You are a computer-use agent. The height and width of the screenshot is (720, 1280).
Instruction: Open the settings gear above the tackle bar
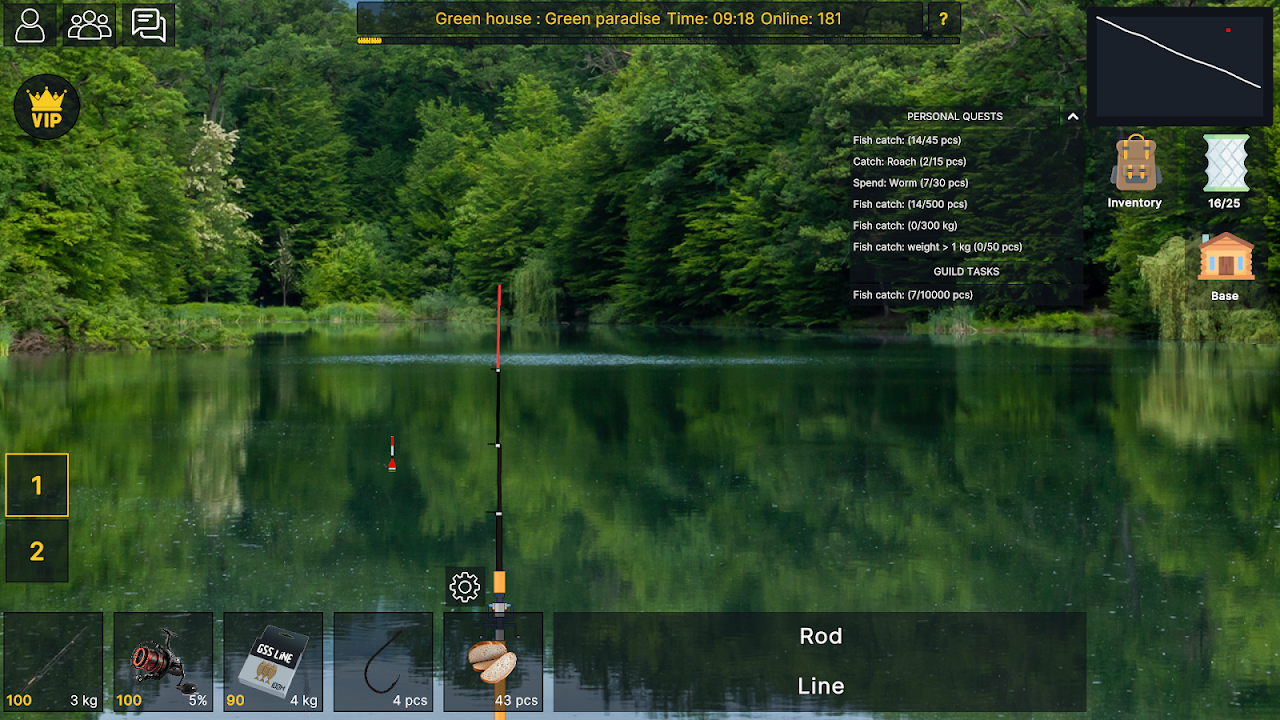tap(464, 587)
